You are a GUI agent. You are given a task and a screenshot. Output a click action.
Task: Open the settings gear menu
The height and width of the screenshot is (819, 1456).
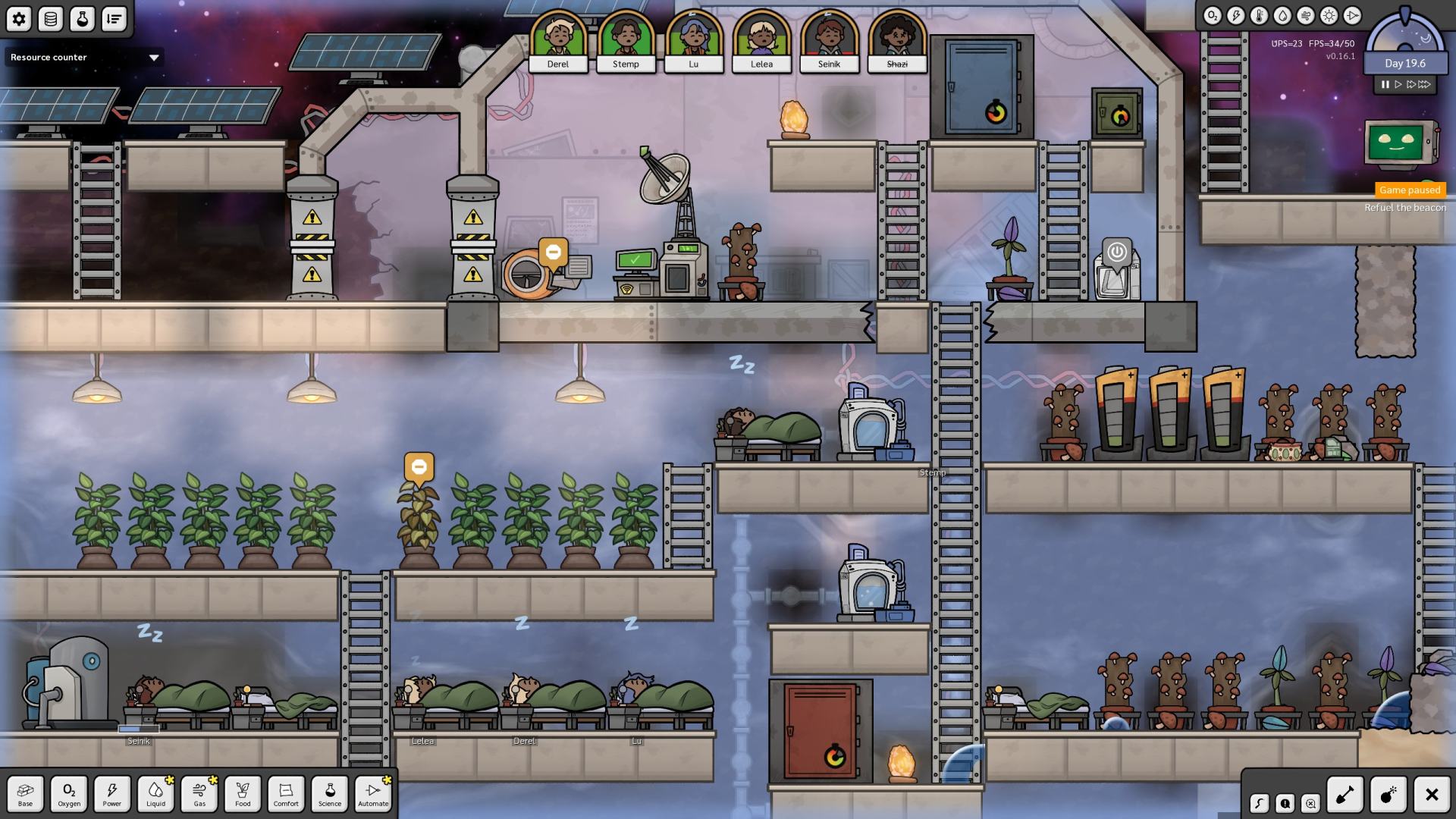(19, 19)
